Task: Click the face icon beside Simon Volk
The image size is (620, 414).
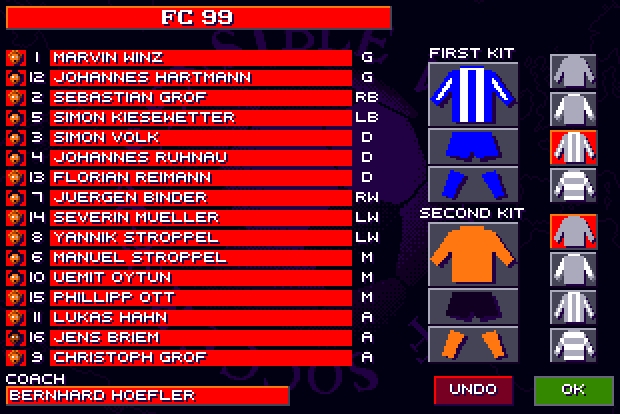Action: coord(14,137)
